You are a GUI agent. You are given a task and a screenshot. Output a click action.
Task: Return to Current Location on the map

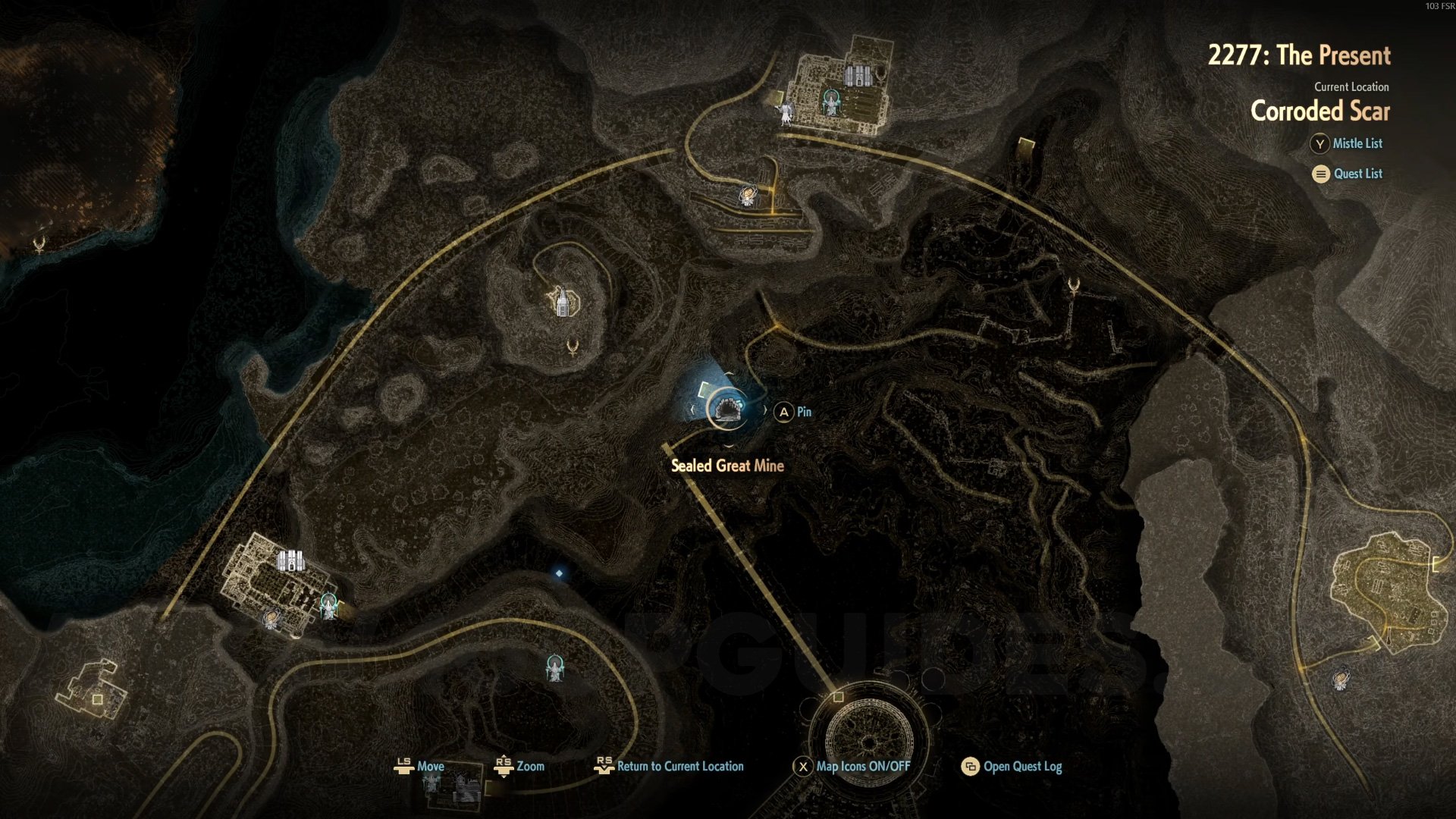(669, 767)
